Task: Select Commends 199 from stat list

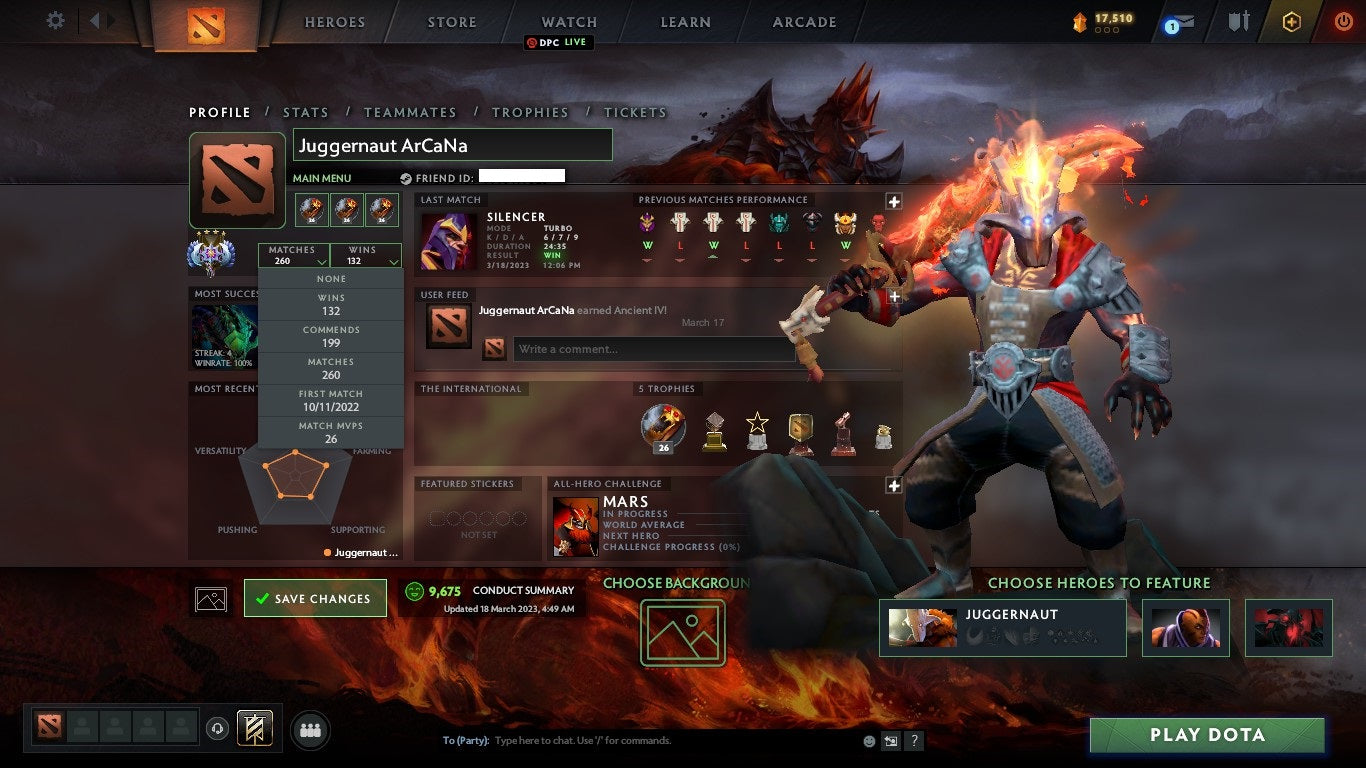Action: (x=330, y=334)
